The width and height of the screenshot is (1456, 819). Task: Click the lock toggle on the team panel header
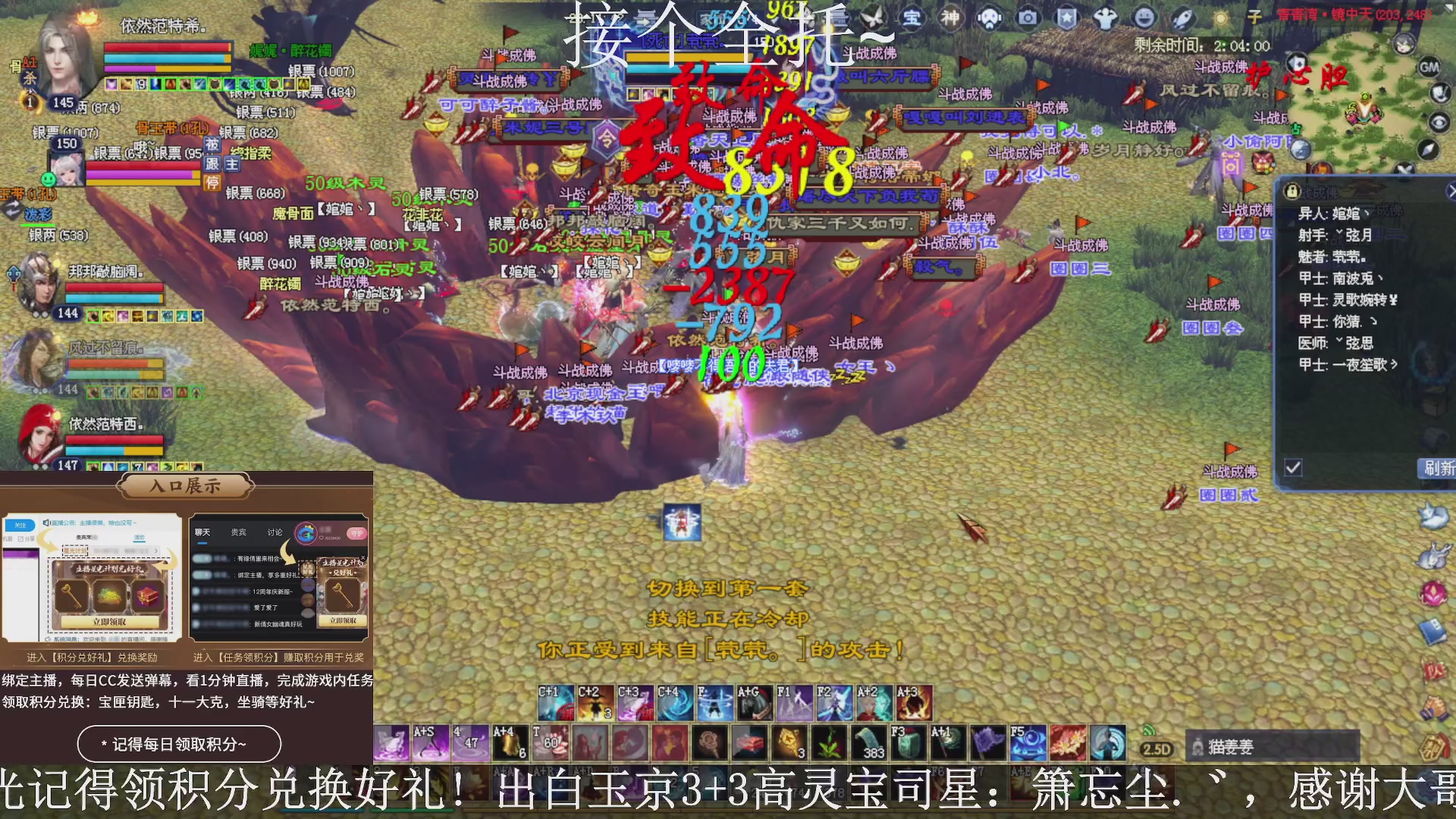click(1291, 190)
